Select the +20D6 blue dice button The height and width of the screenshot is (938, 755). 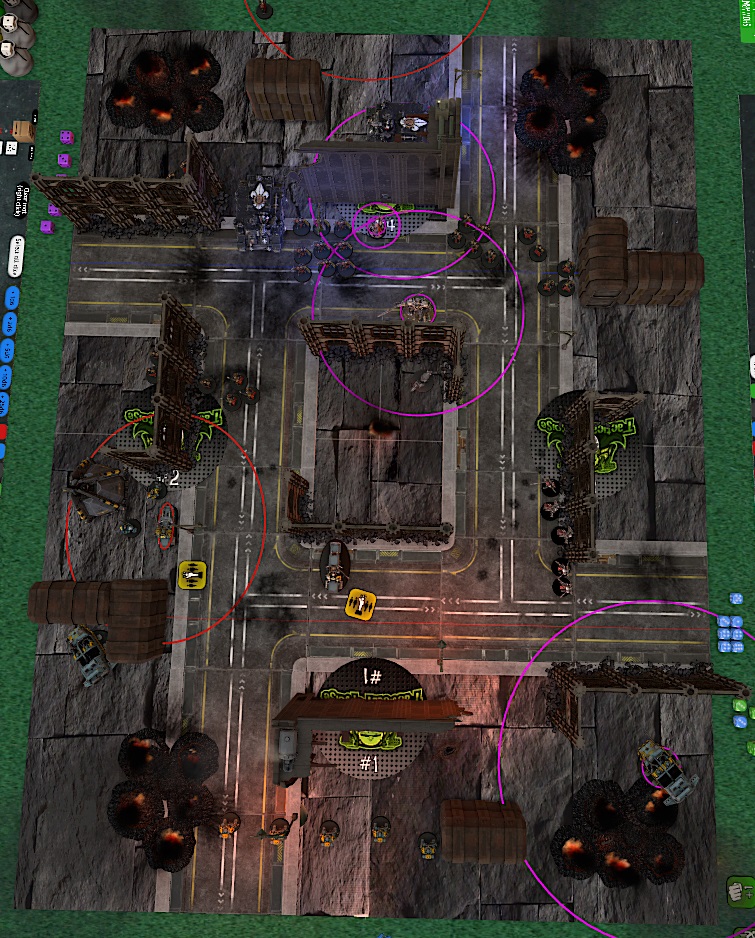(2, 404)
